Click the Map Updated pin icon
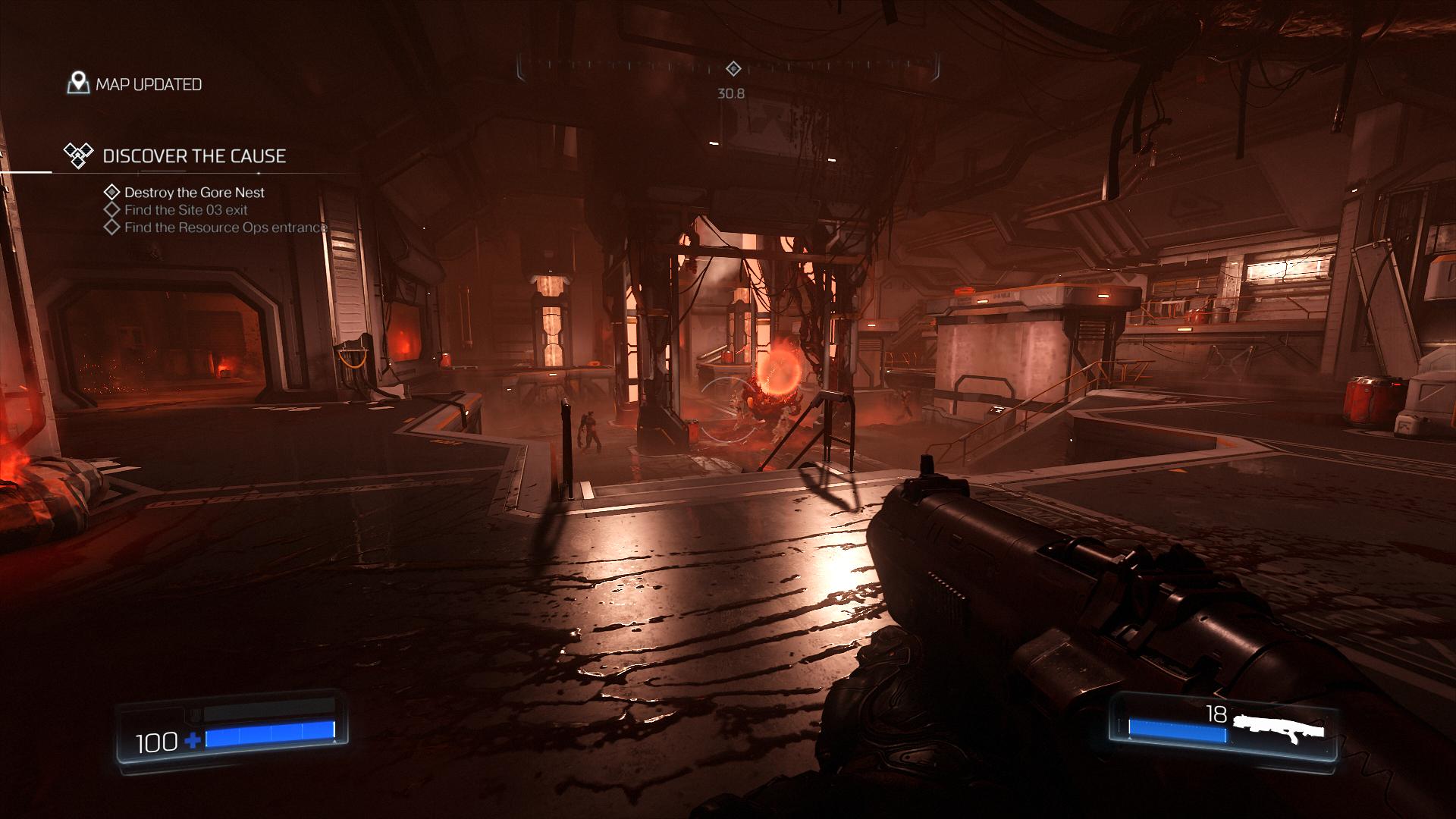1456x819 pixels. pos(78,83)
